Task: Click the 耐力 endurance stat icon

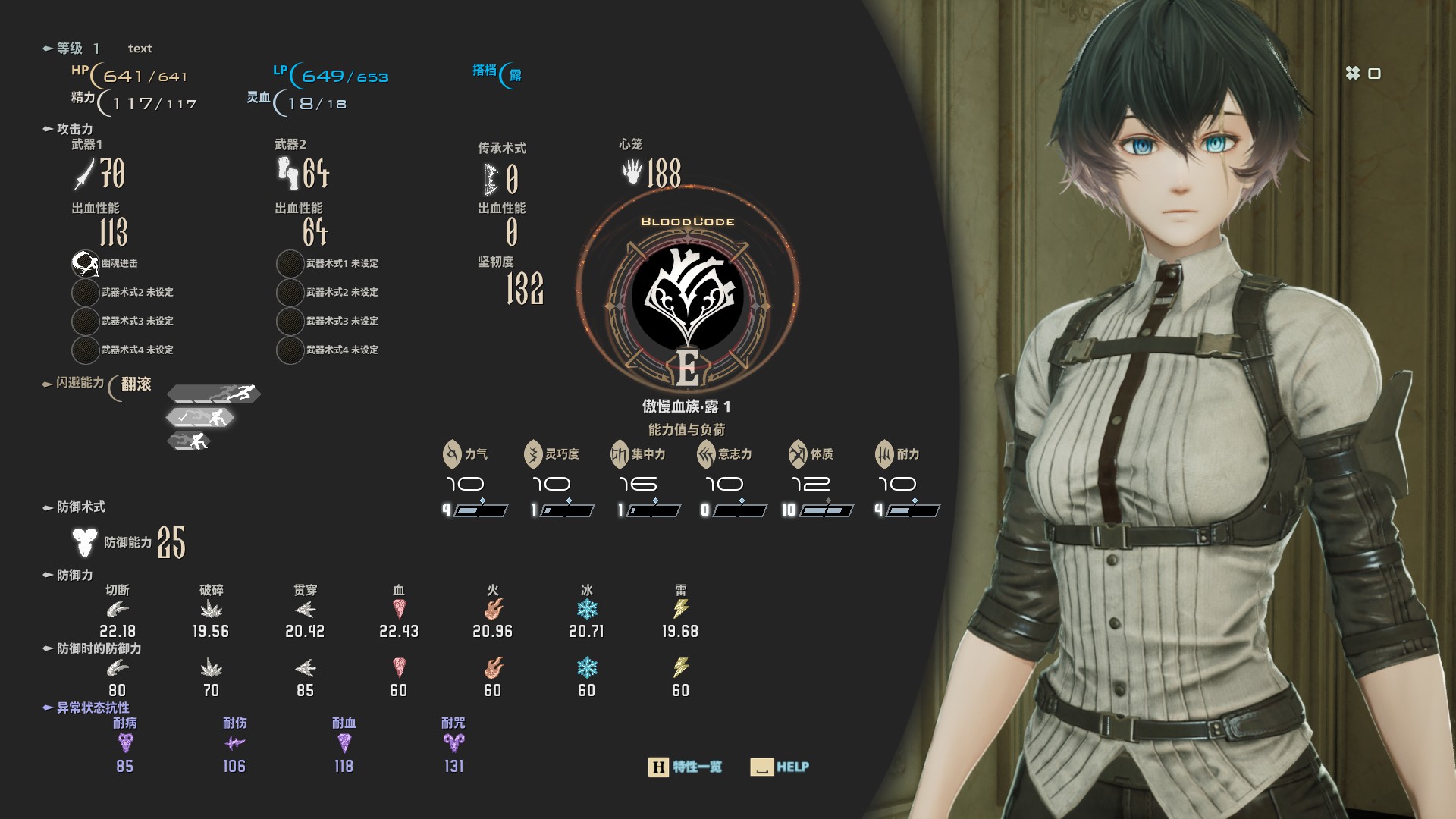Action: pyautogui.click(x=884, y=454)
